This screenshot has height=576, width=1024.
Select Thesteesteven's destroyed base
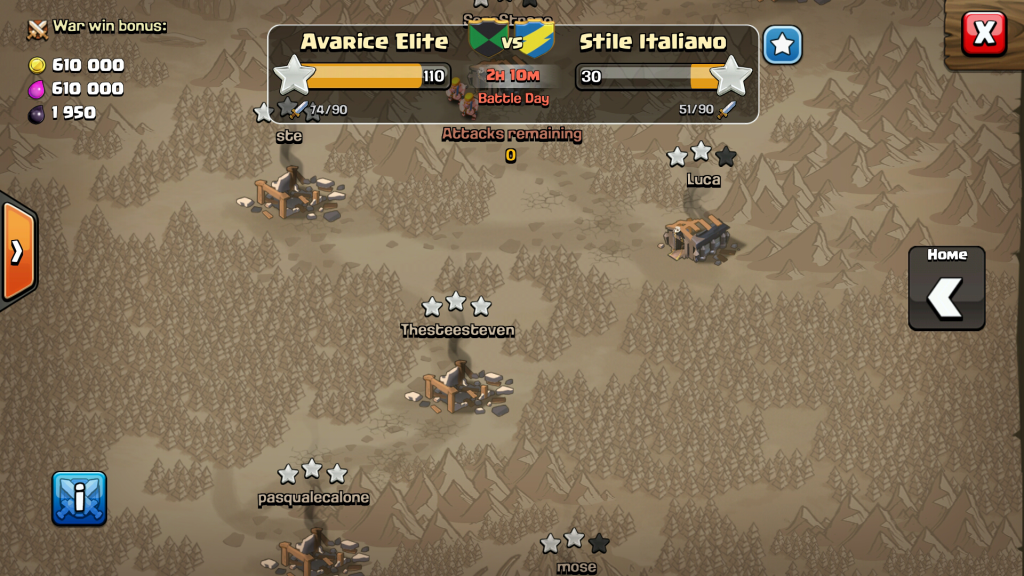[457, 385]
